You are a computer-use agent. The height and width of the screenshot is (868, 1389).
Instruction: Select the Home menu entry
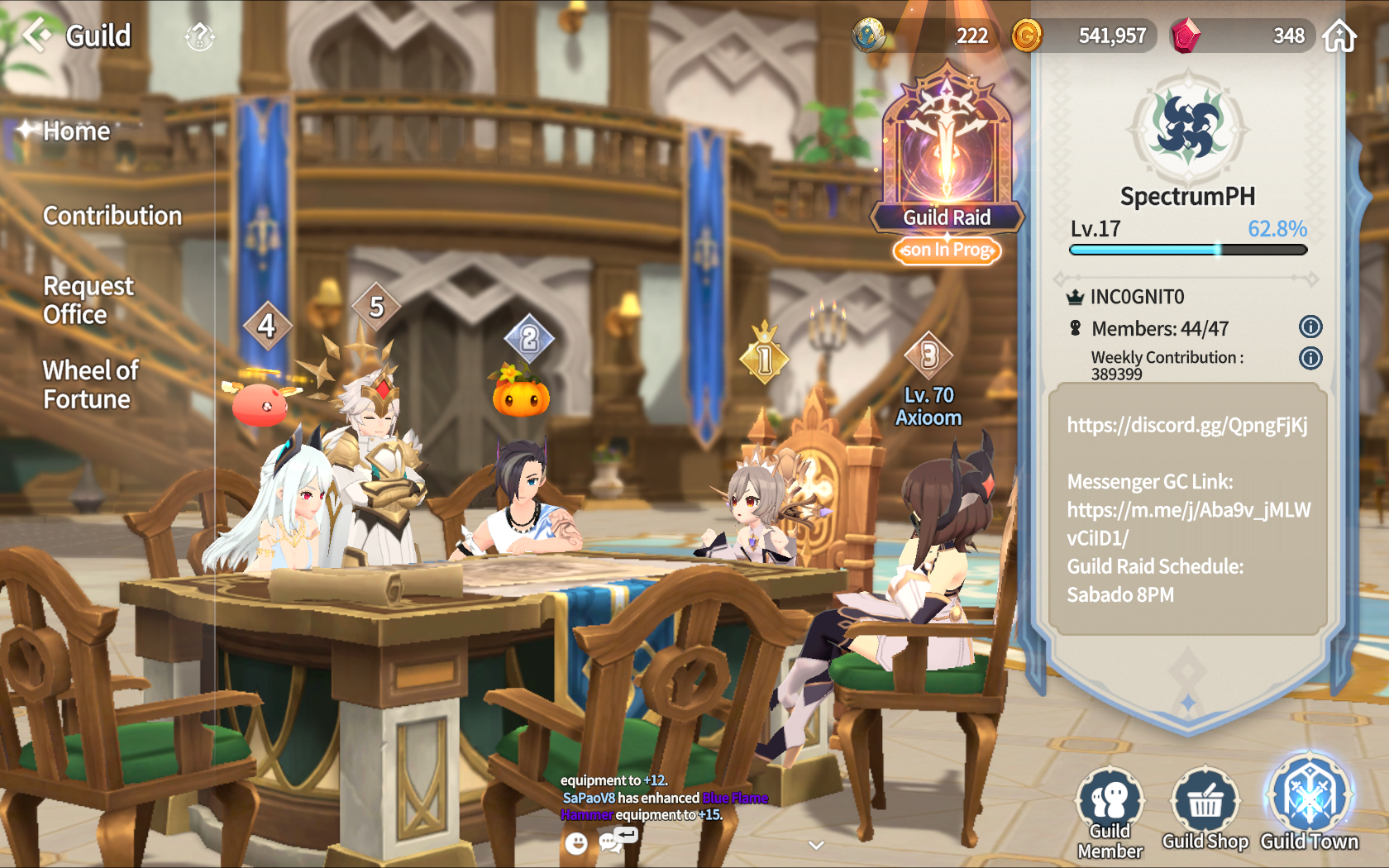pyautogui.click(x=76, y=131)
